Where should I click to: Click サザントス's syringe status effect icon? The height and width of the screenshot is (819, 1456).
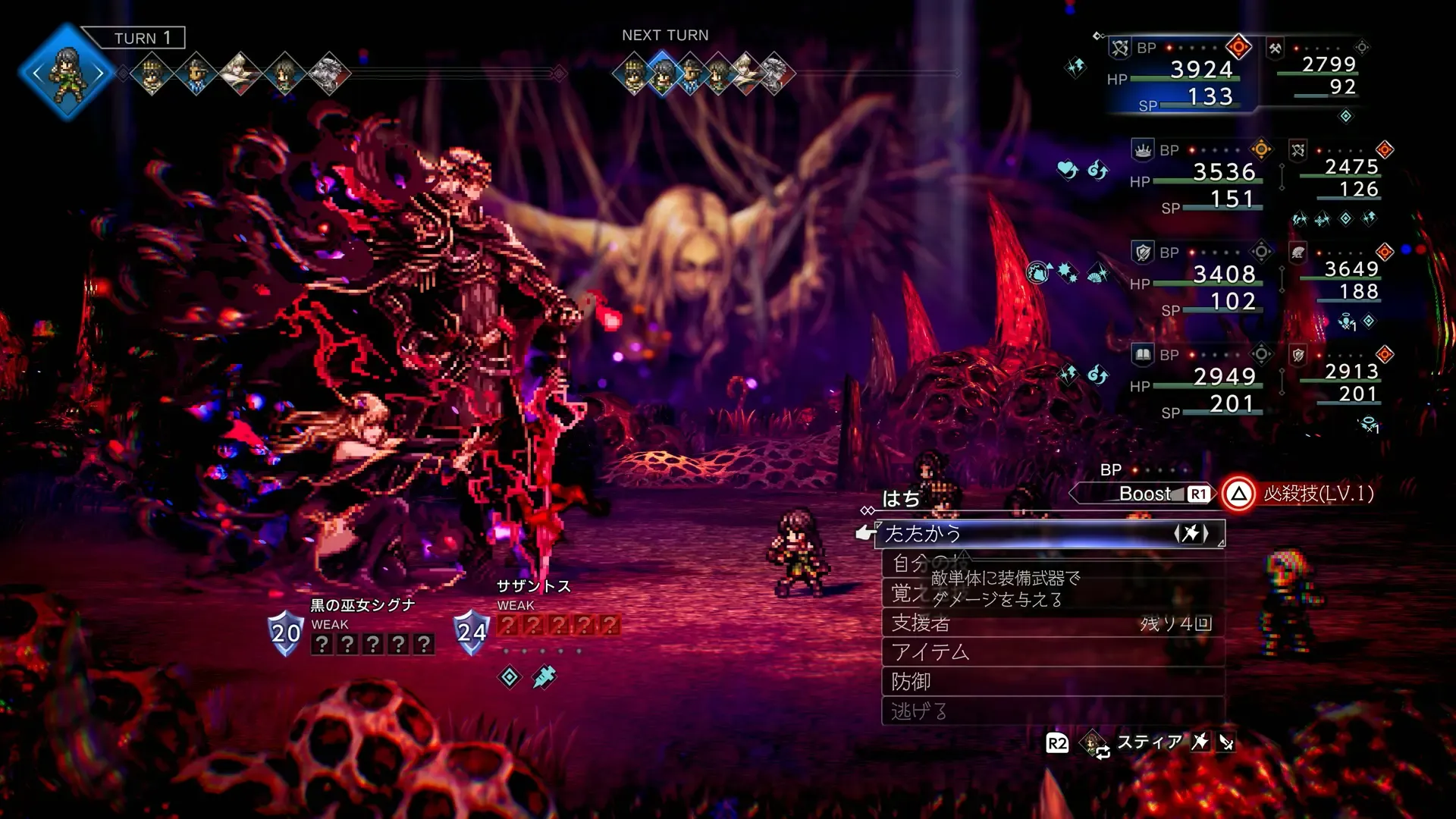click(544, 676)
